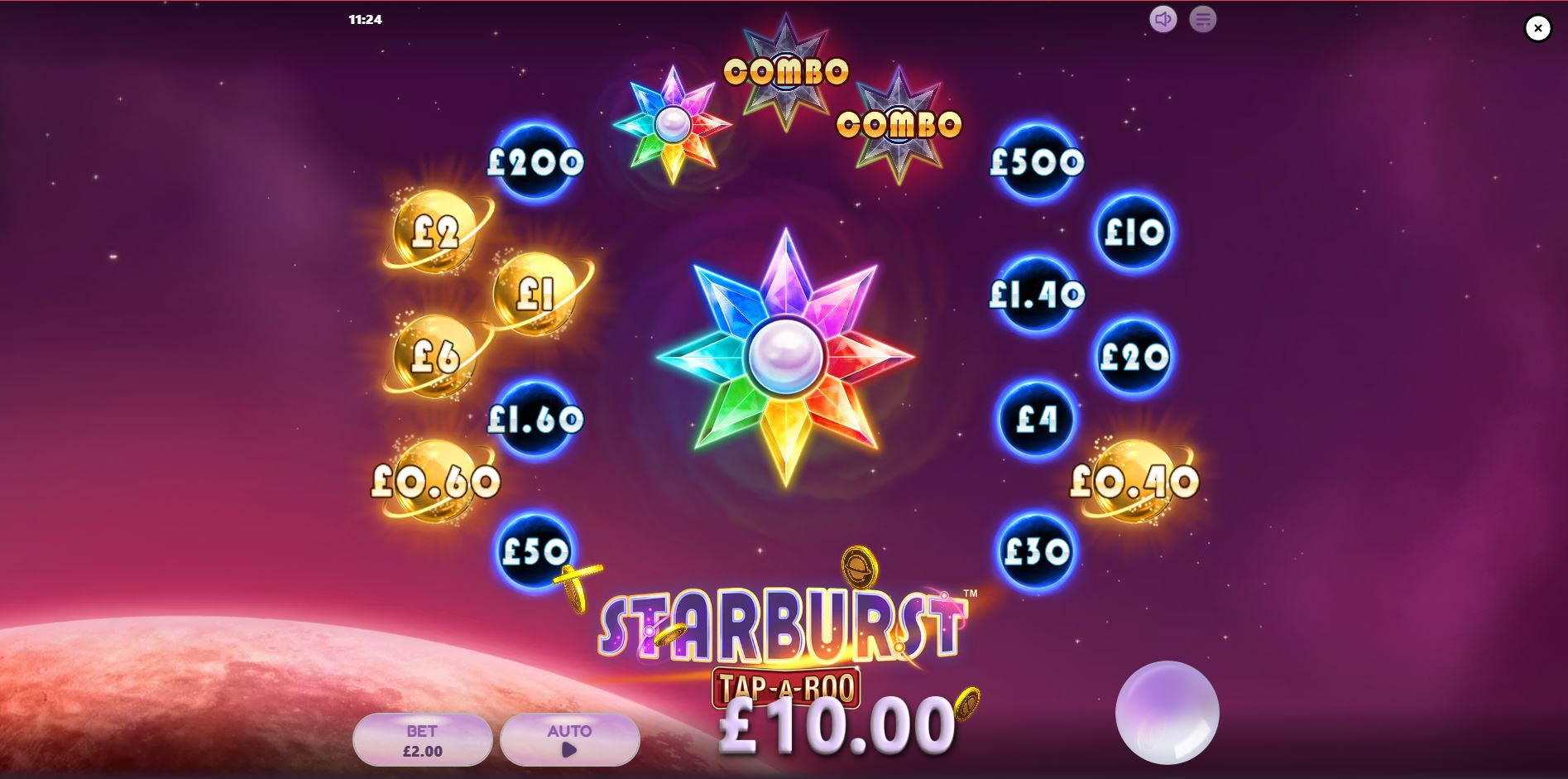Open the BET amount selector

coord(422,739)
